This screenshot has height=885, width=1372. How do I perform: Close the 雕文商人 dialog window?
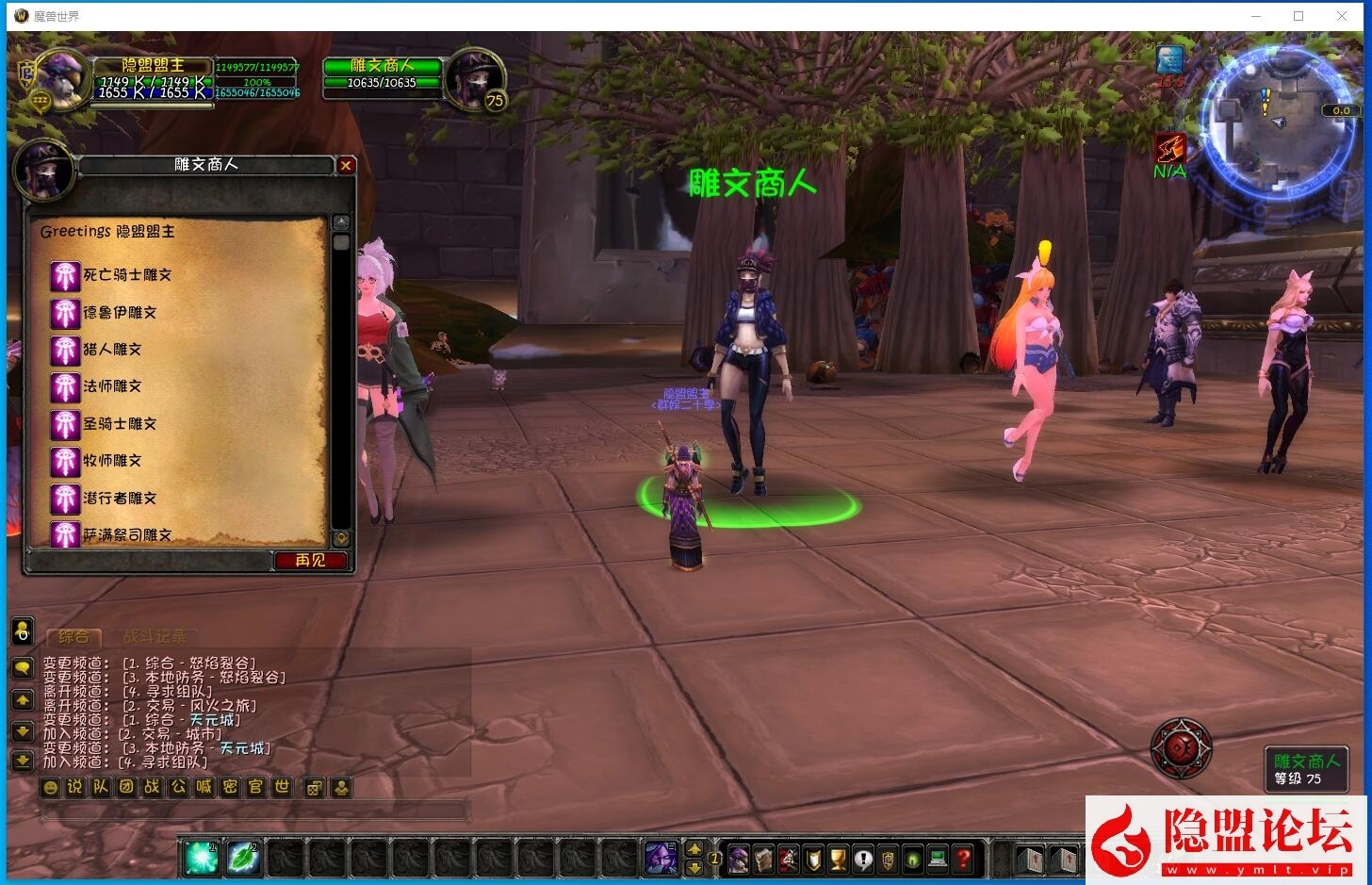346,166
